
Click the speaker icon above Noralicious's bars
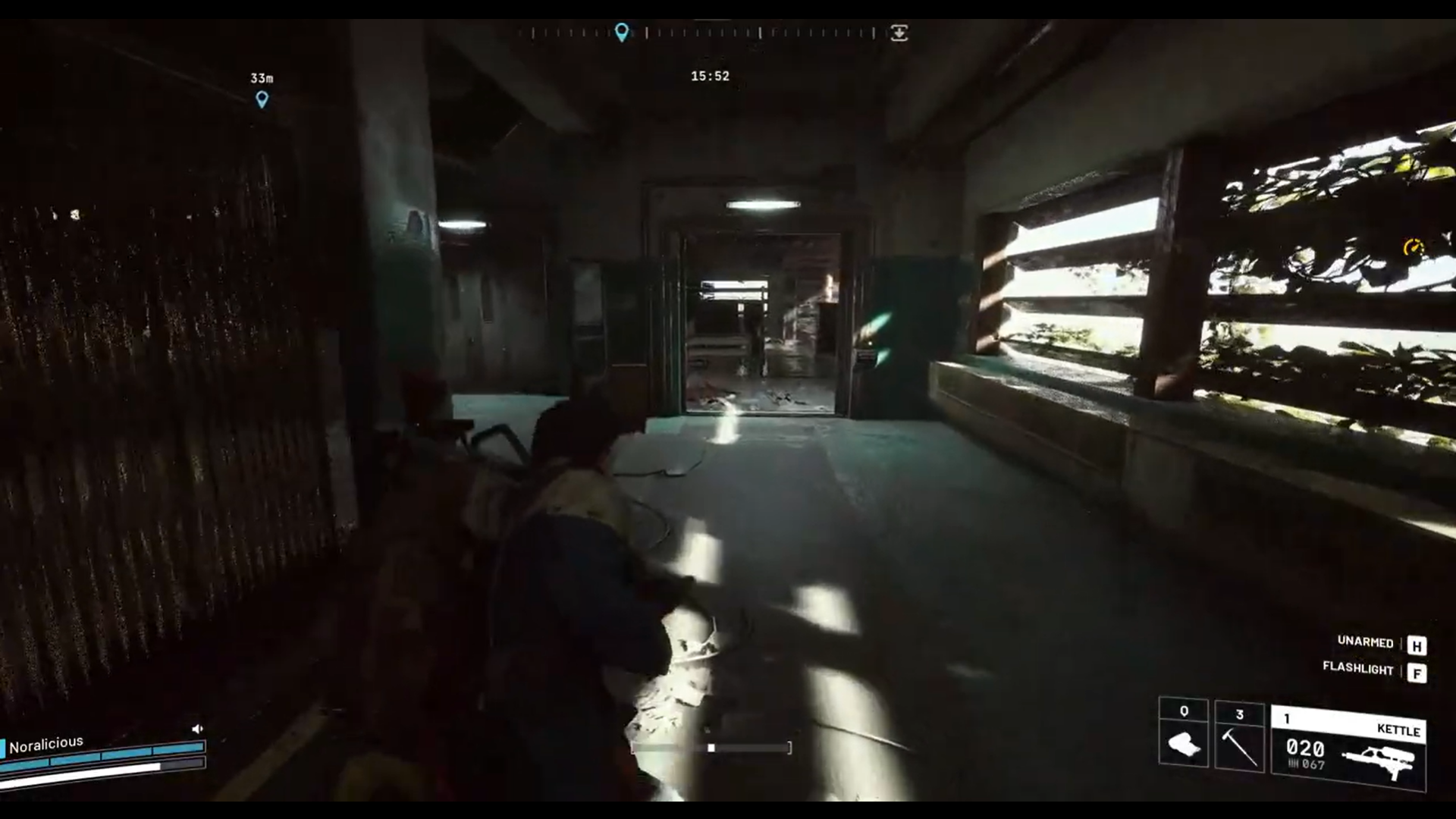(x=199, y=727)
